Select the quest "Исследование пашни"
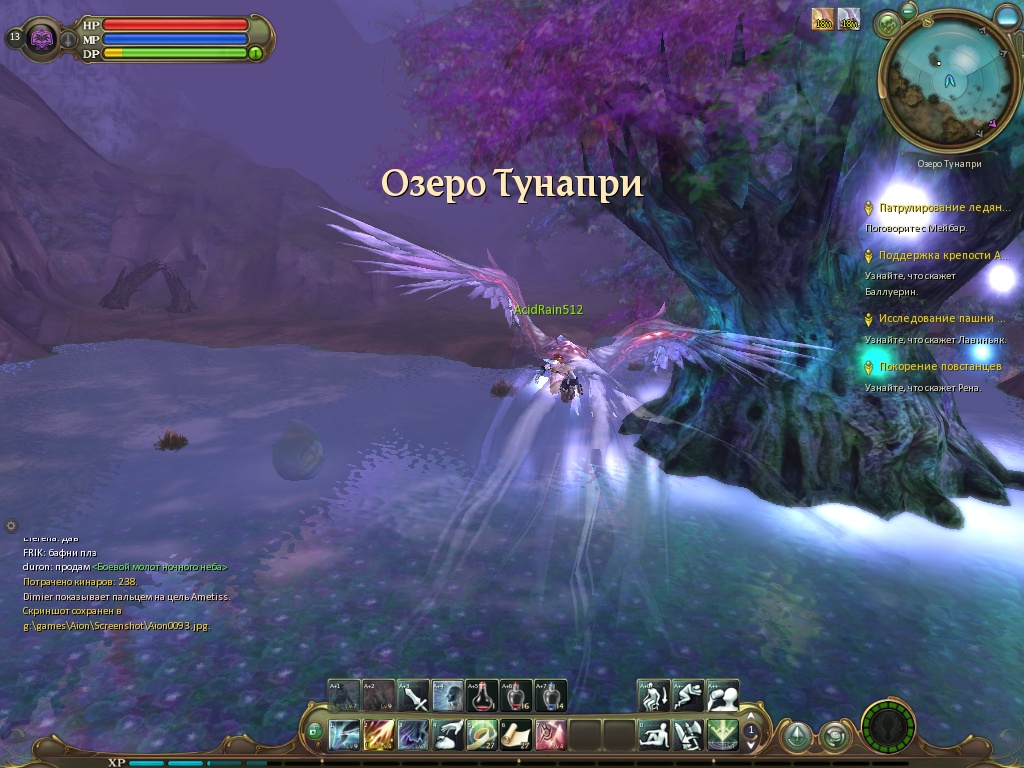The width and height of the screenshot is (1024, 768). (941, 319)
